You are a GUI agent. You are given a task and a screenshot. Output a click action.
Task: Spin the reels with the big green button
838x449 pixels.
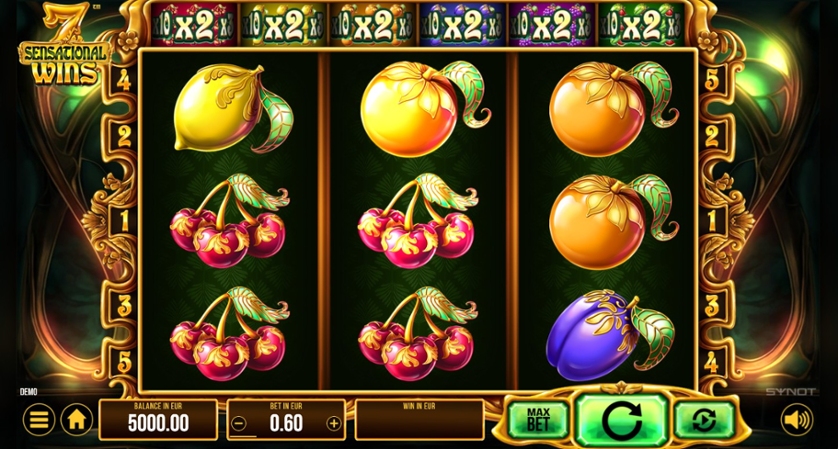621,419
